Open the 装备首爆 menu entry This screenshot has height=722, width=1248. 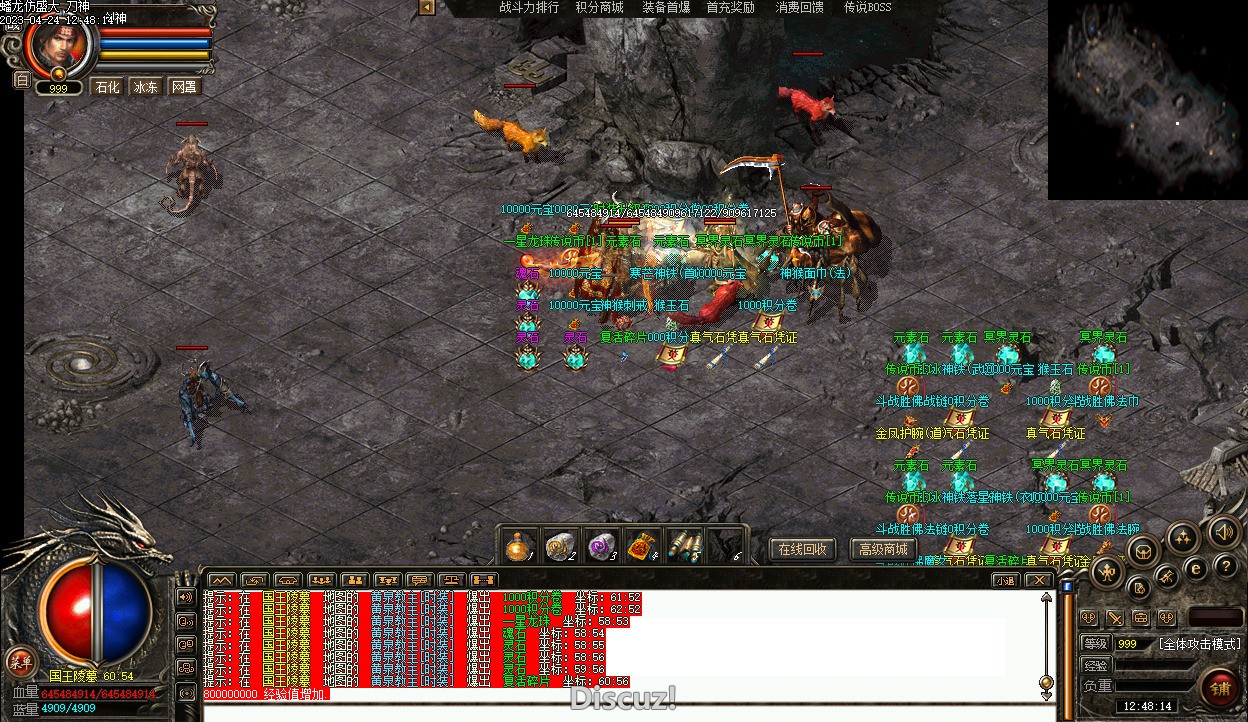pyautogui.click(x=666, y=7)
